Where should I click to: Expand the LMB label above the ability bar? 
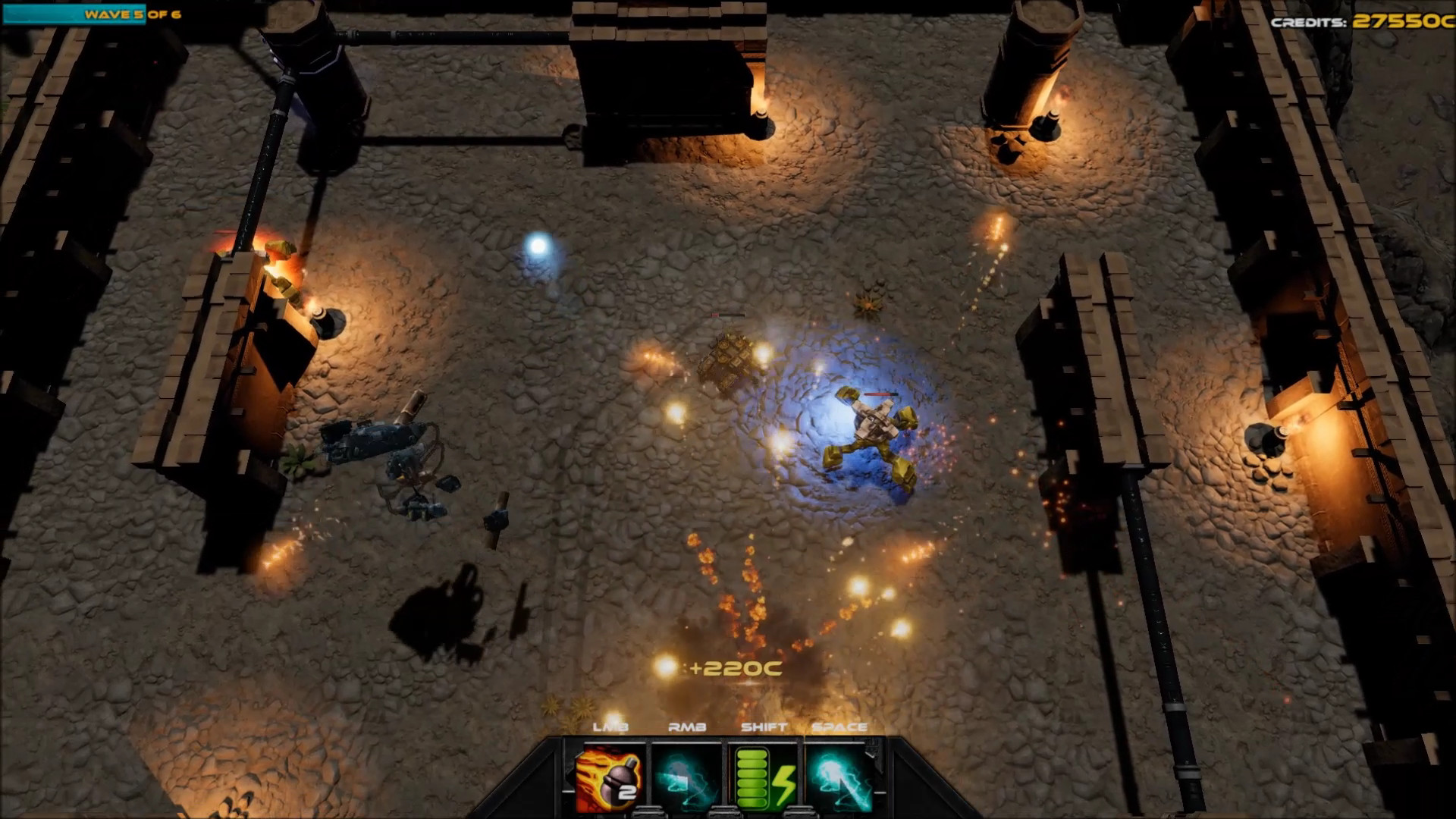point(611,728)
